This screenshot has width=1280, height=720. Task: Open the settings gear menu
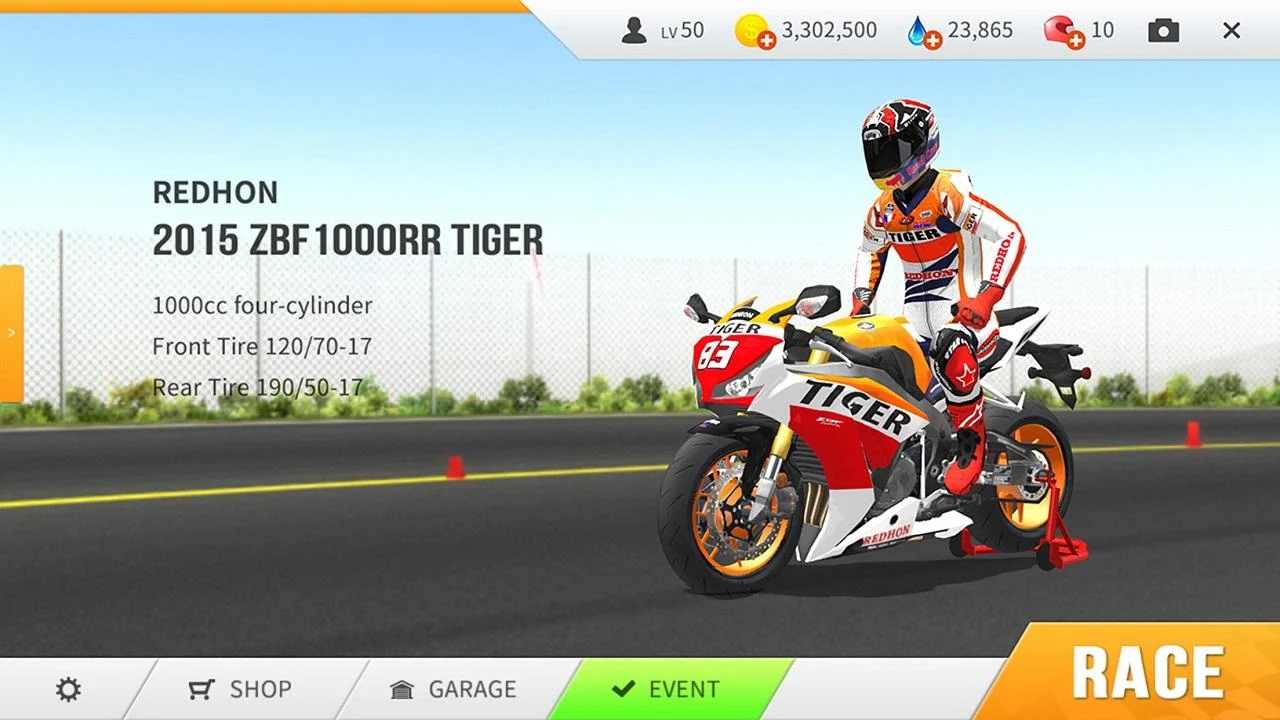(x=67, y=689)
